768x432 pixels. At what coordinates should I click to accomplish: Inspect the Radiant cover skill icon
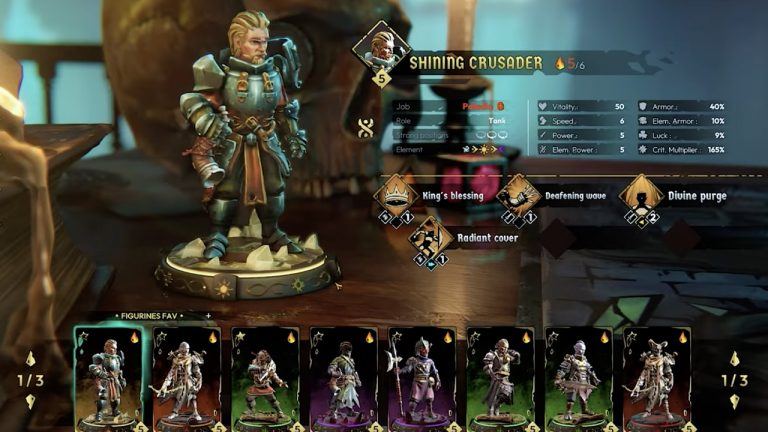[430, 236]
